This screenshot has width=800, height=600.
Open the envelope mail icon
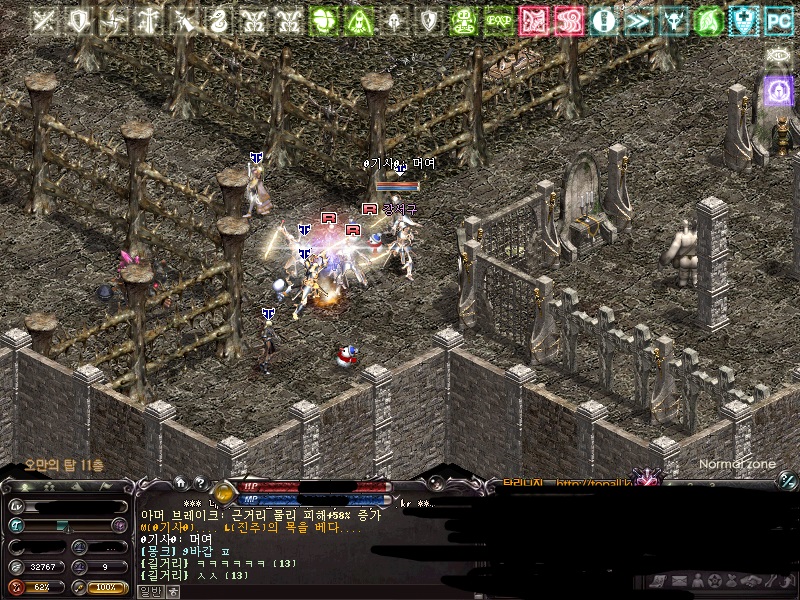[x=679, y=581]
